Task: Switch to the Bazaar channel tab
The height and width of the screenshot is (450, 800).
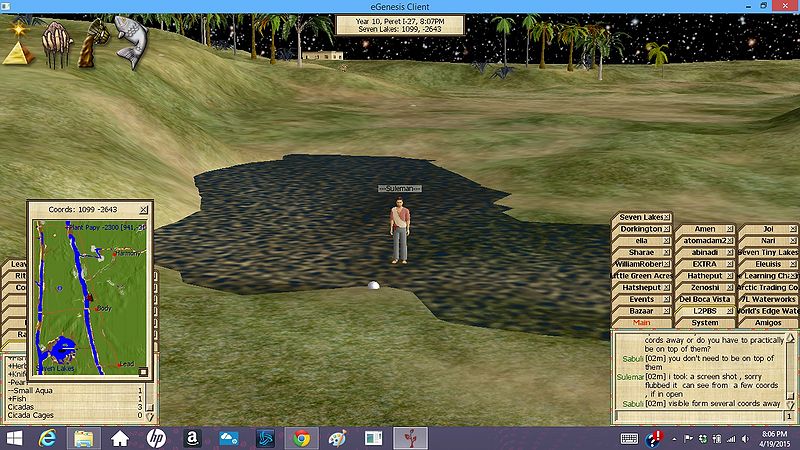Action: (x=641, y=311)
